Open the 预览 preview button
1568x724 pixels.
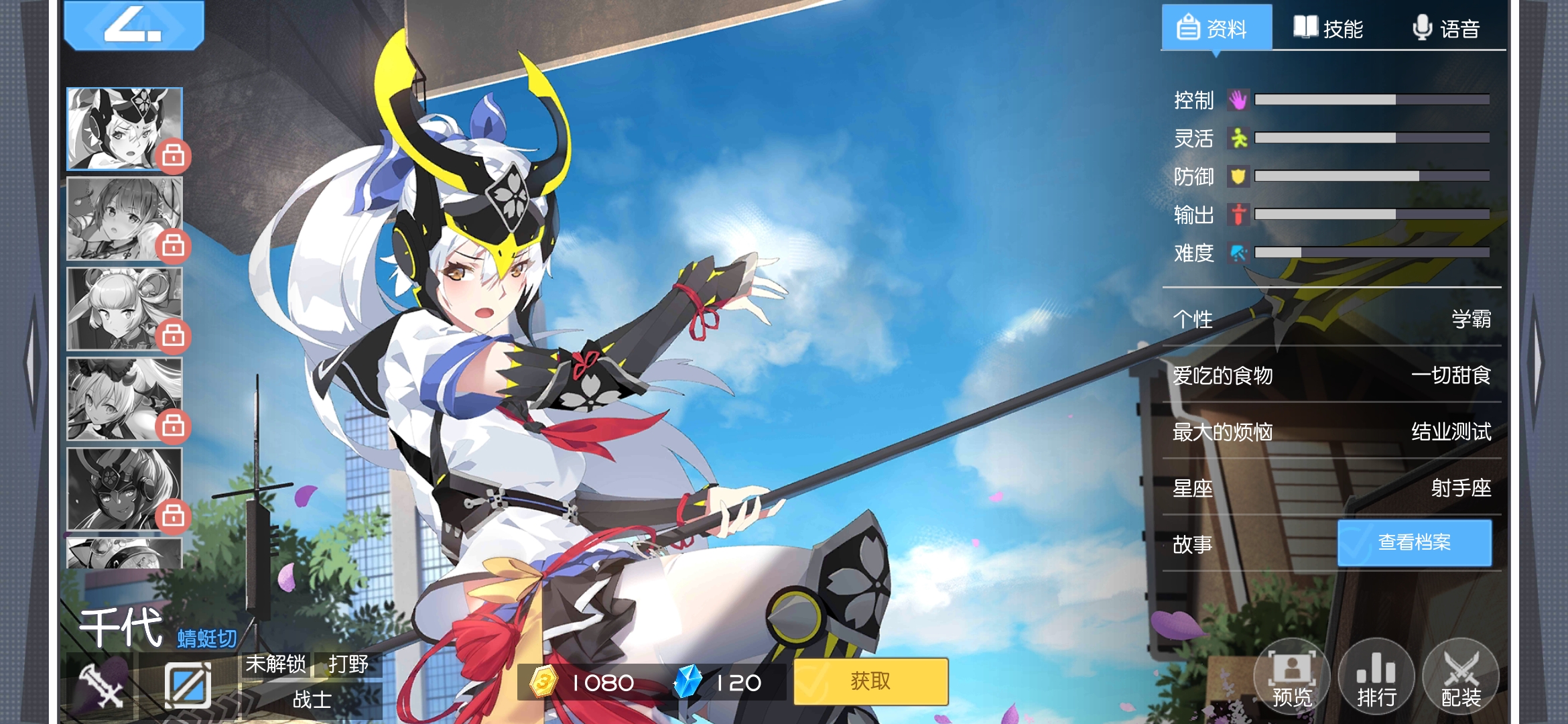(x=1291, y=676)
